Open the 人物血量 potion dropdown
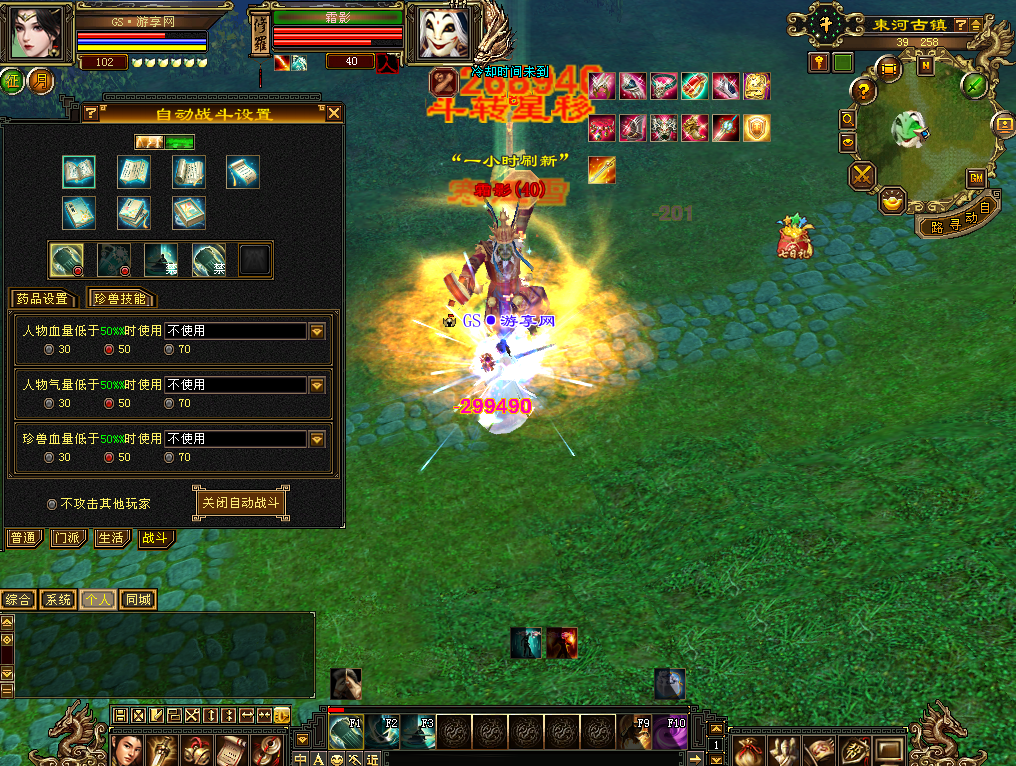This screenshot has width=1016, height=766. click(x=317, y=331)
